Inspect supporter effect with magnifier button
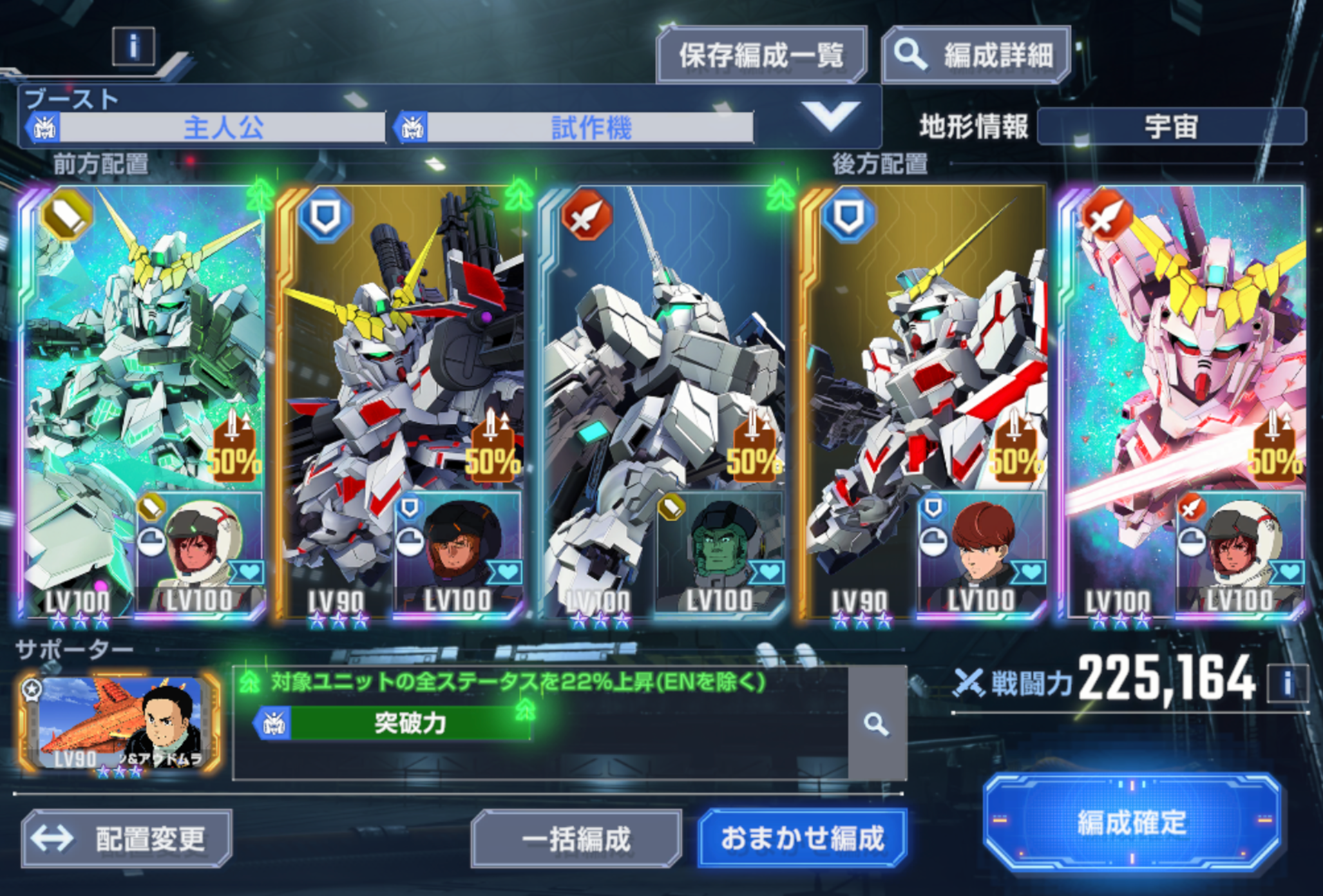 [x=876, y=724]
